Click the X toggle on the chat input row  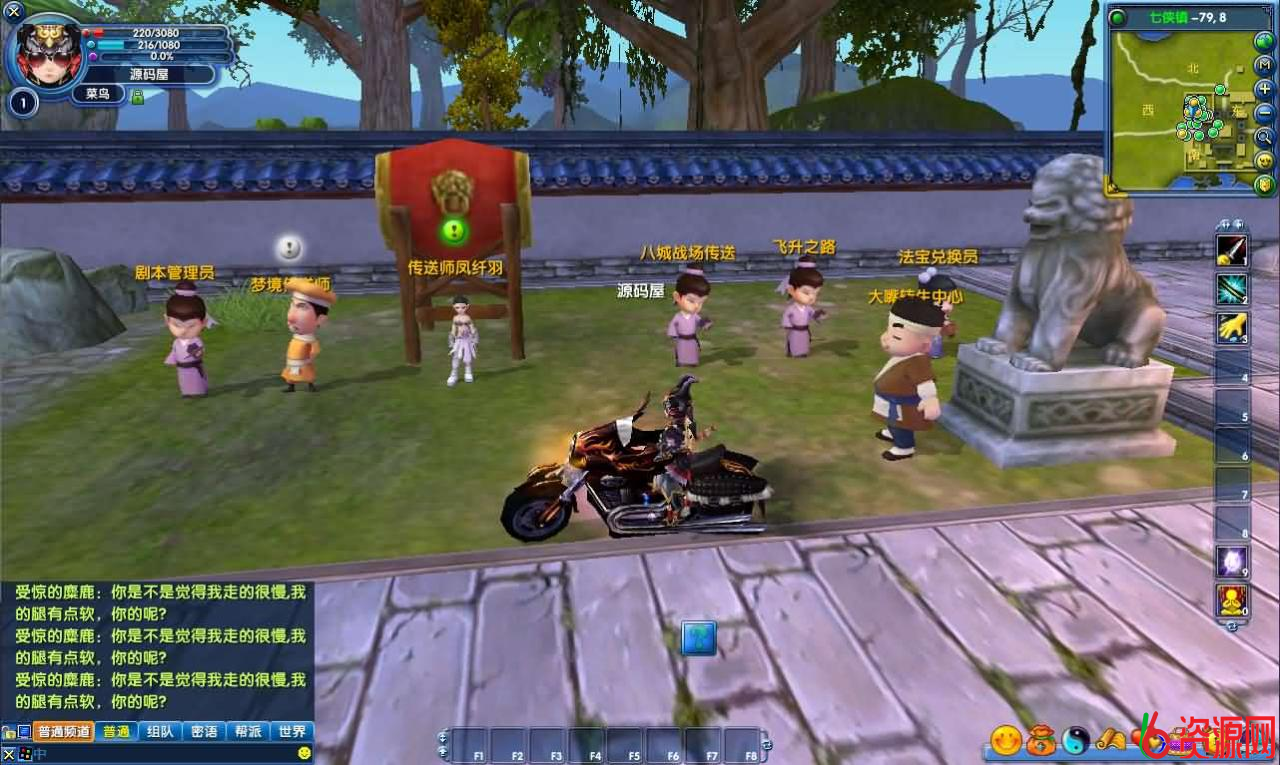tap(8, 753)
